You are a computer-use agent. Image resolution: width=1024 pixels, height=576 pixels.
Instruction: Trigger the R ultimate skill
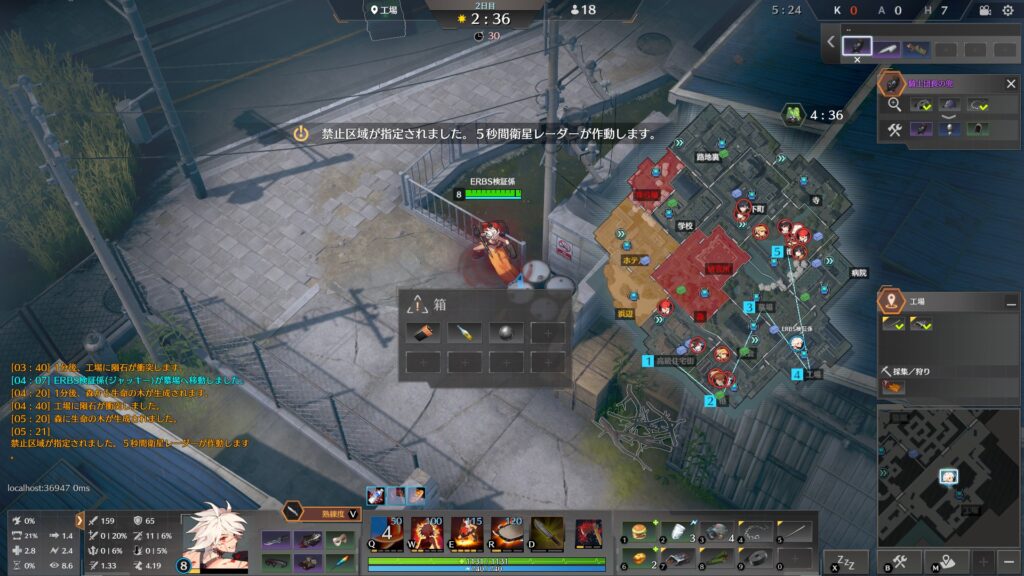pos(506,532)
